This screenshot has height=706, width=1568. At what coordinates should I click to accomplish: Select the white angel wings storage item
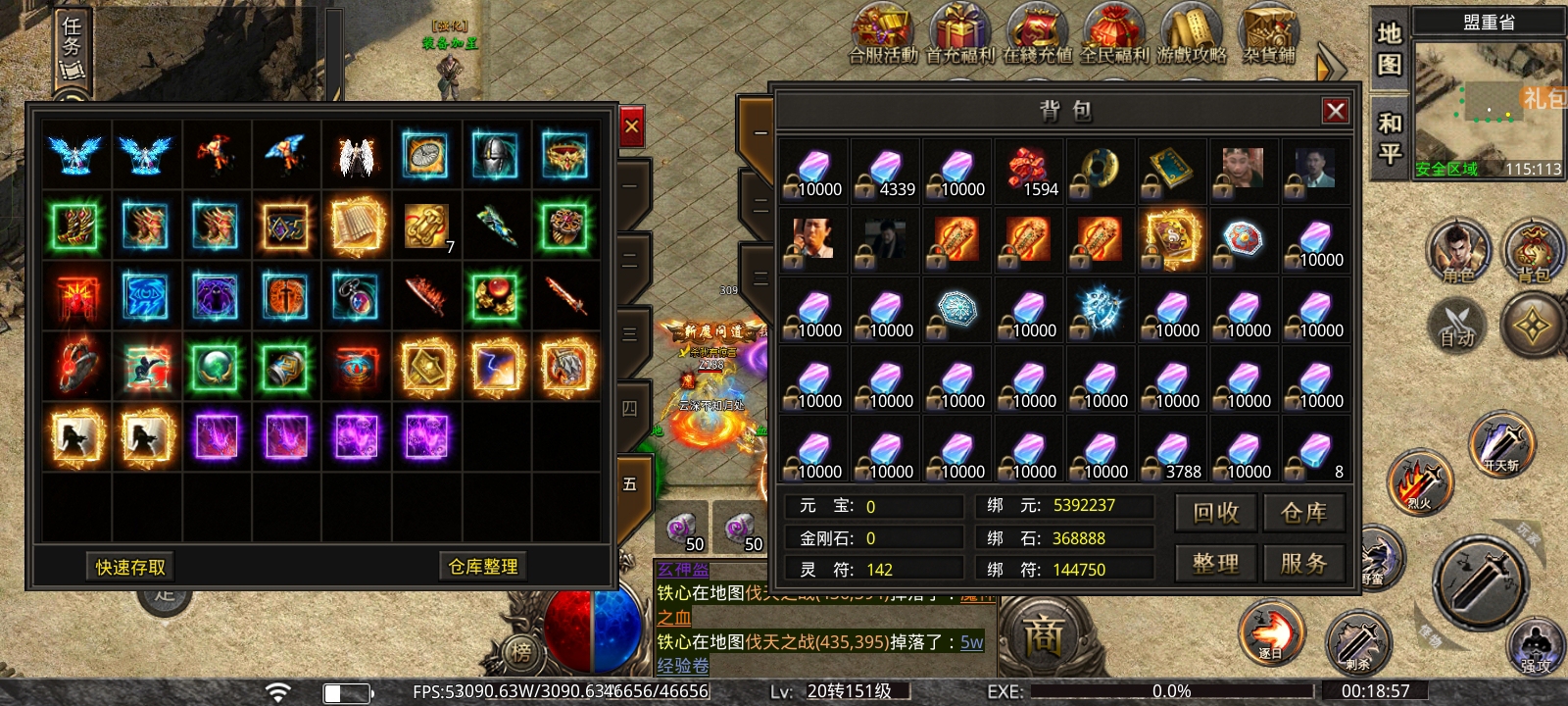coord(356,155)
